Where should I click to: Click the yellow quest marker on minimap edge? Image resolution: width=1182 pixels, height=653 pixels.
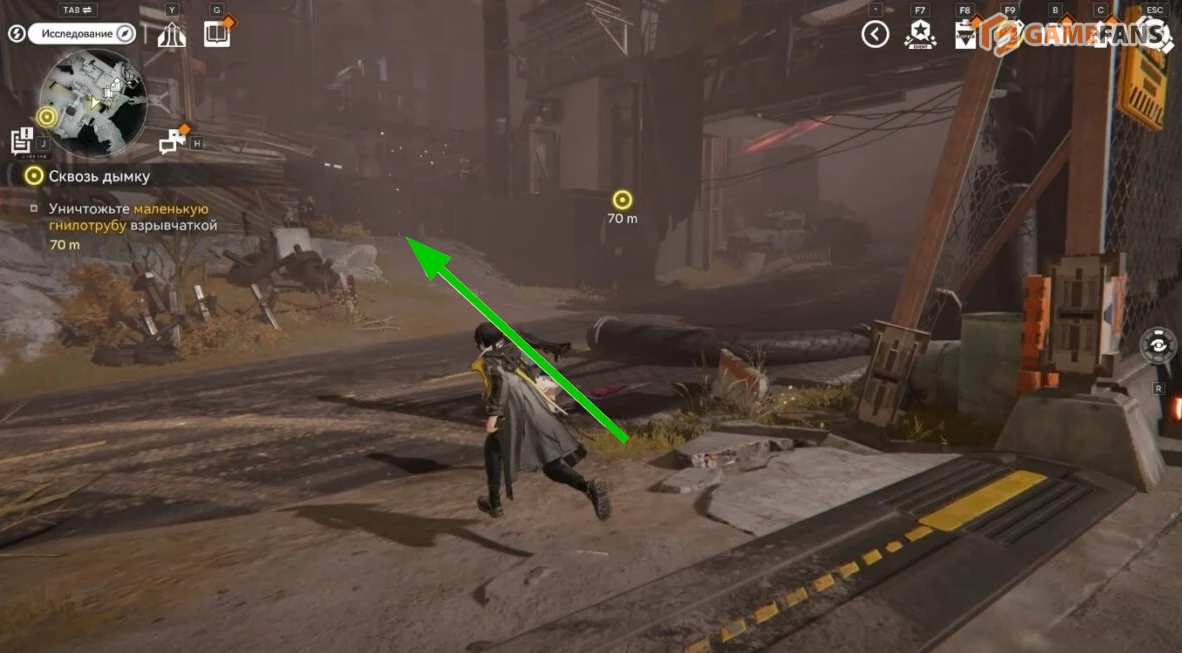click(46, 117)
